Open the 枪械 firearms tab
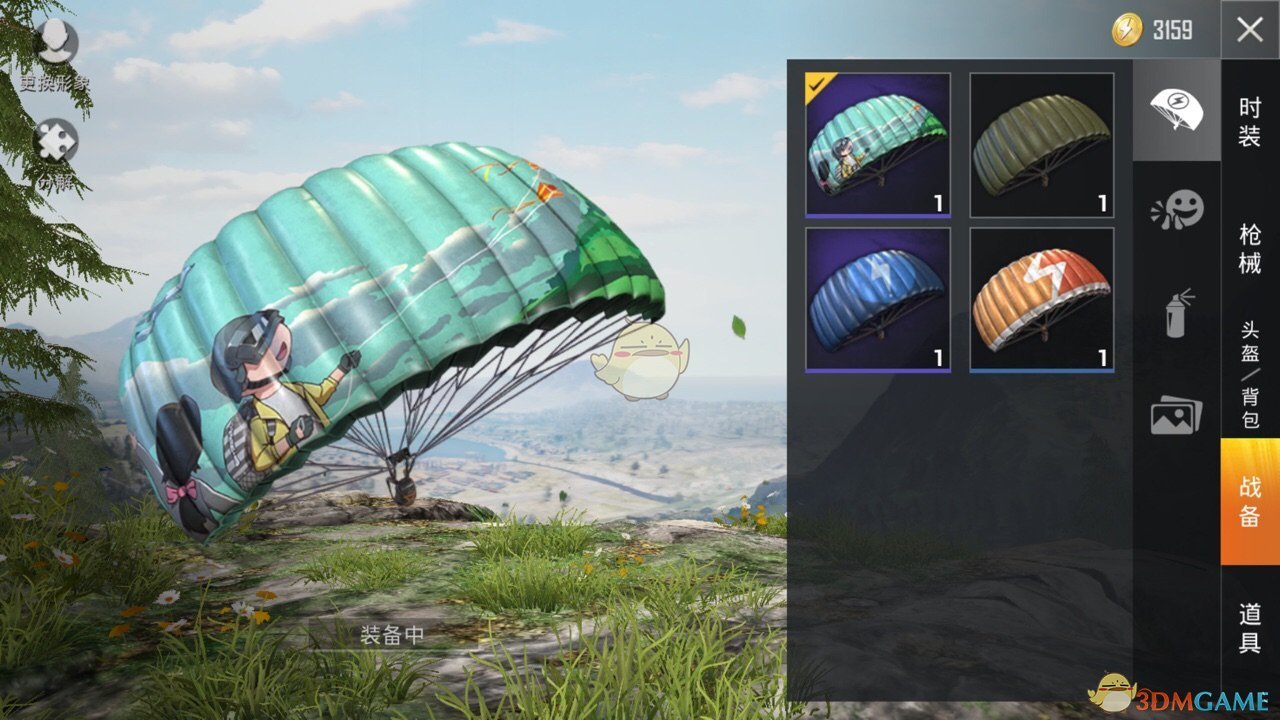This screenshot has height=720, width=1280. click(x=1250, y=250)
